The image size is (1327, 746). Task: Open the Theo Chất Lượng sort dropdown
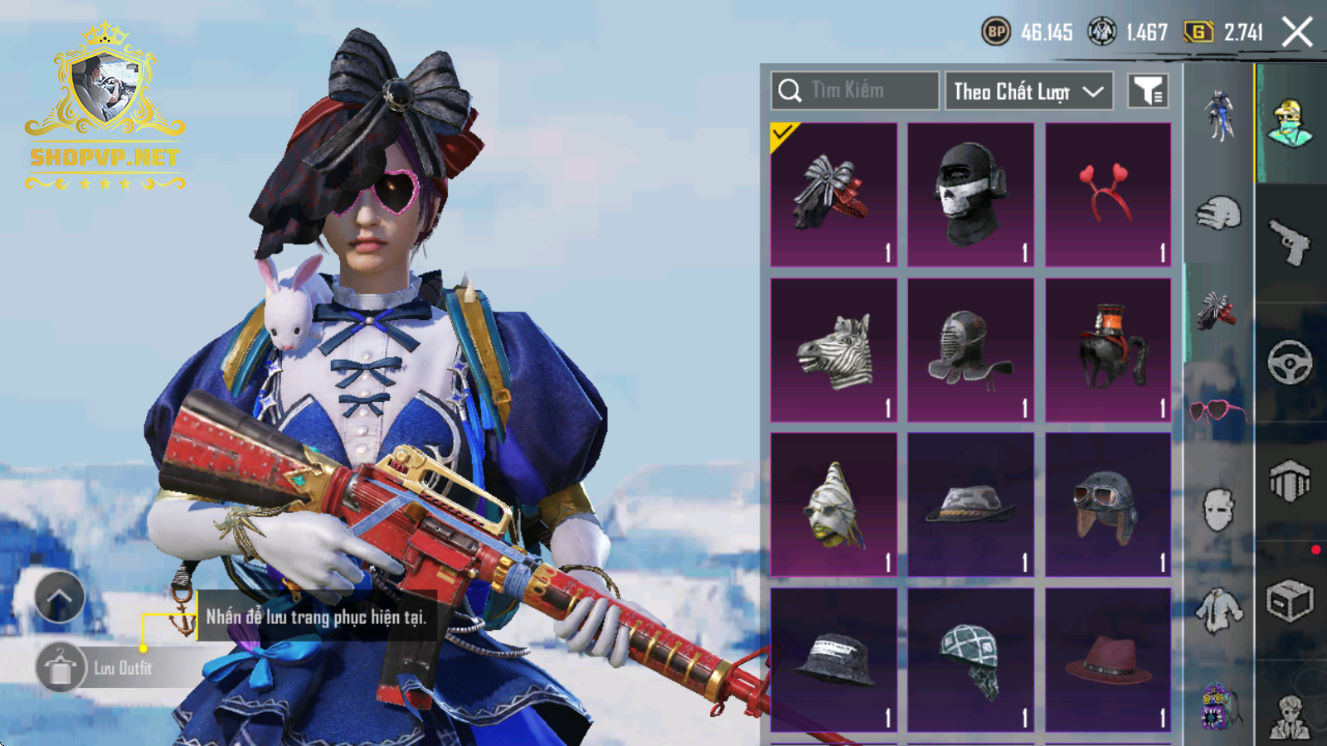[x=1029, y=91]
